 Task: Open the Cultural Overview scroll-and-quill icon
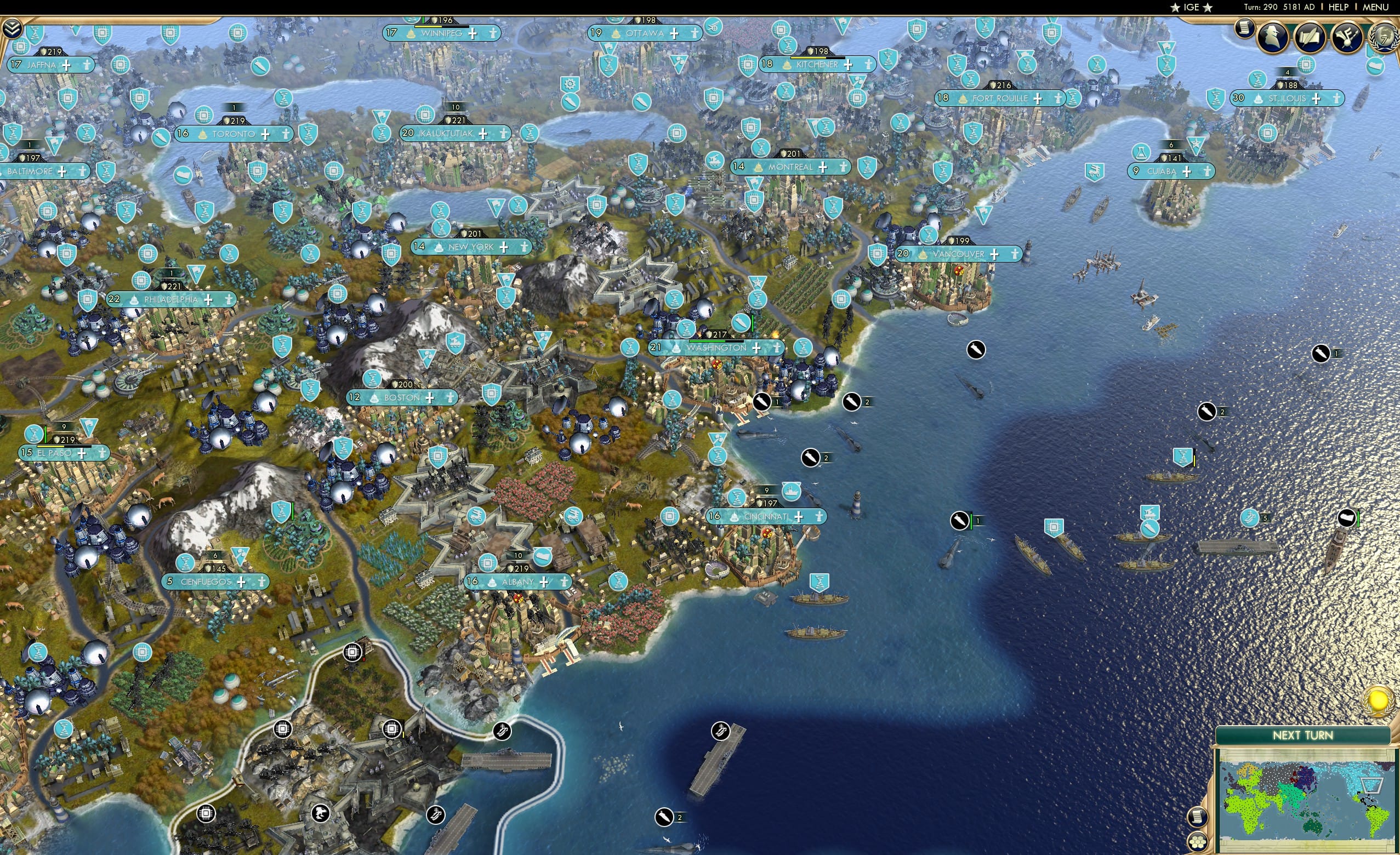[x=1311, y=37]
